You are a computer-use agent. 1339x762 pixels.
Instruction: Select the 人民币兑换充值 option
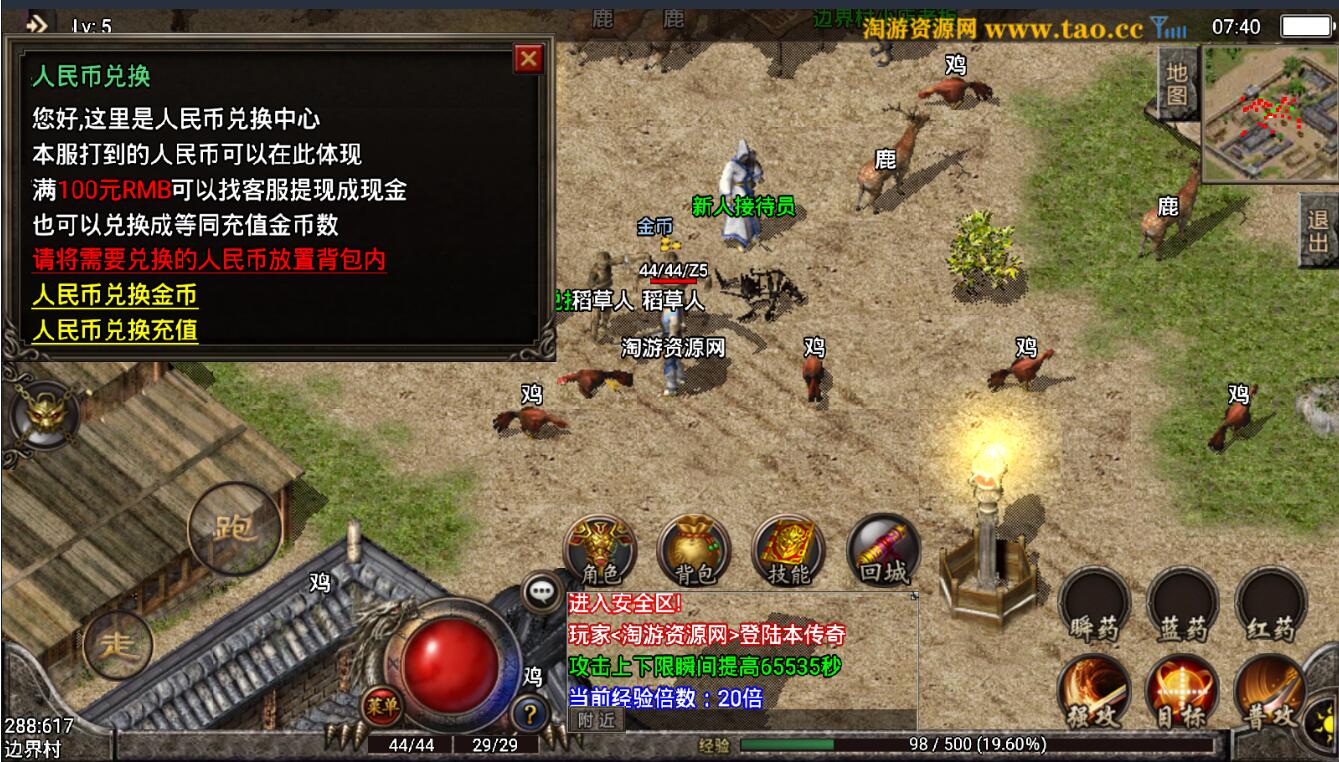pos(114,330)
